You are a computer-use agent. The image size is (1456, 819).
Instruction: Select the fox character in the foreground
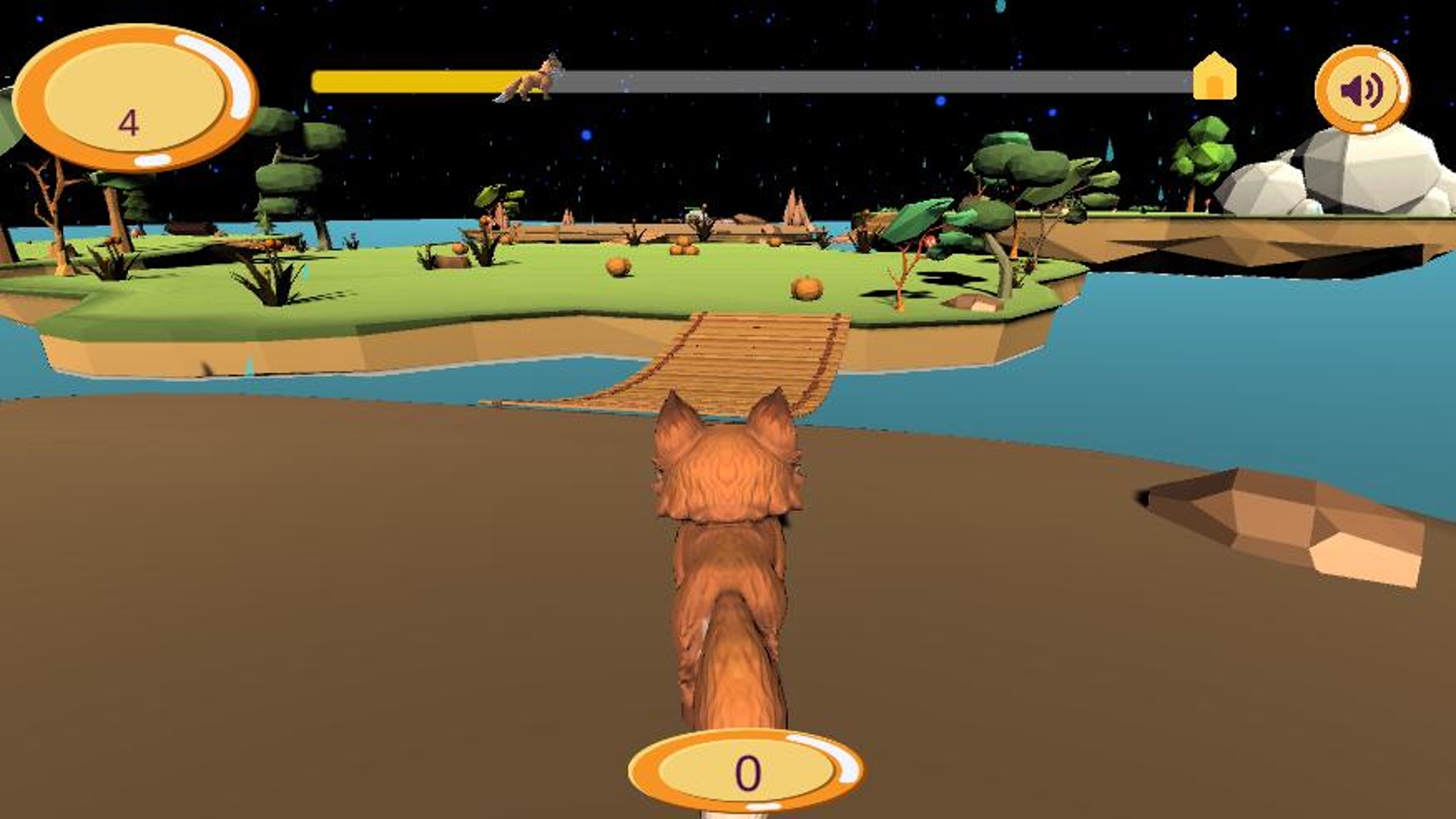728,569
